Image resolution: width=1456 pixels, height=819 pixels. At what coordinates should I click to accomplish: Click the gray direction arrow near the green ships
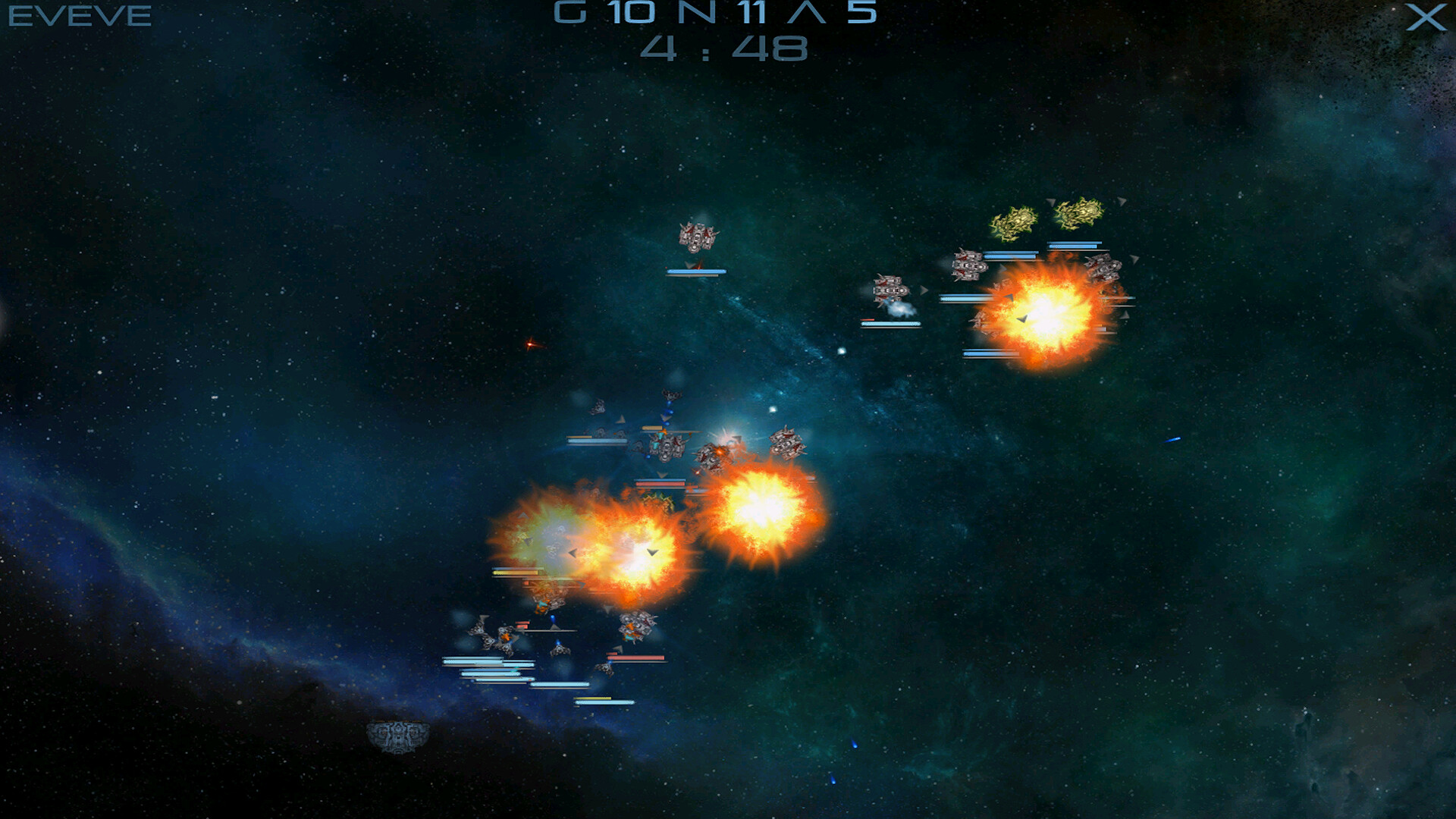(x=1050, y=202)
